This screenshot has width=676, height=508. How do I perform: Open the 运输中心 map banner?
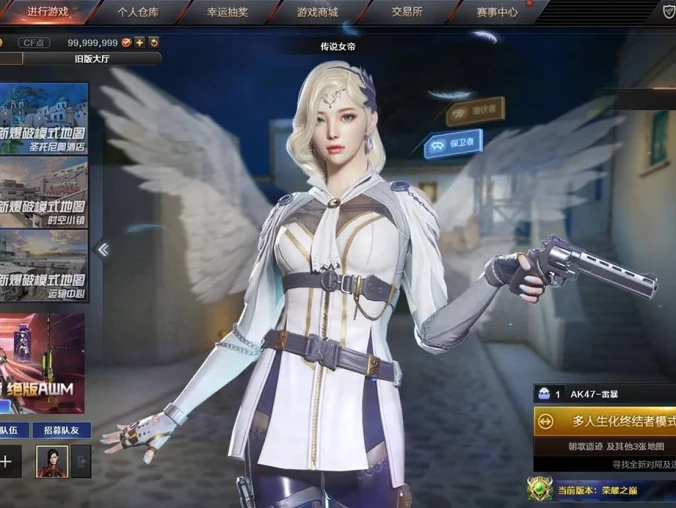click(x=44, y=265)
